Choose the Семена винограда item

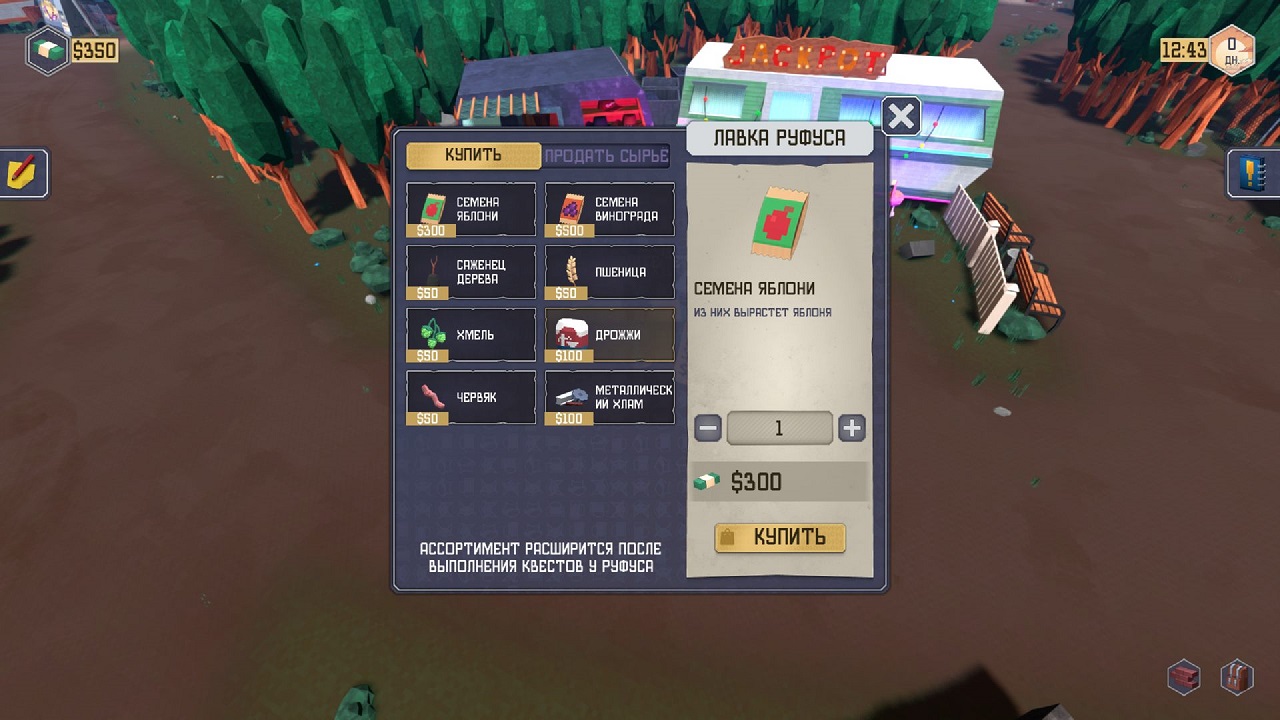[609, 210]
